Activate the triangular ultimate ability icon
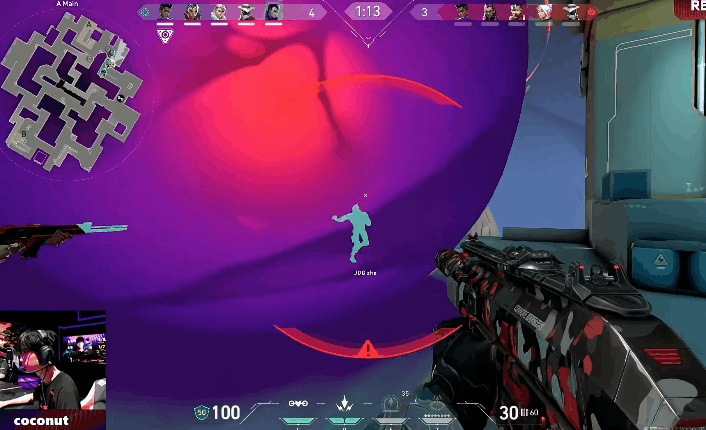This screenshot has width=706, height=430. click(x=435, y=404)
